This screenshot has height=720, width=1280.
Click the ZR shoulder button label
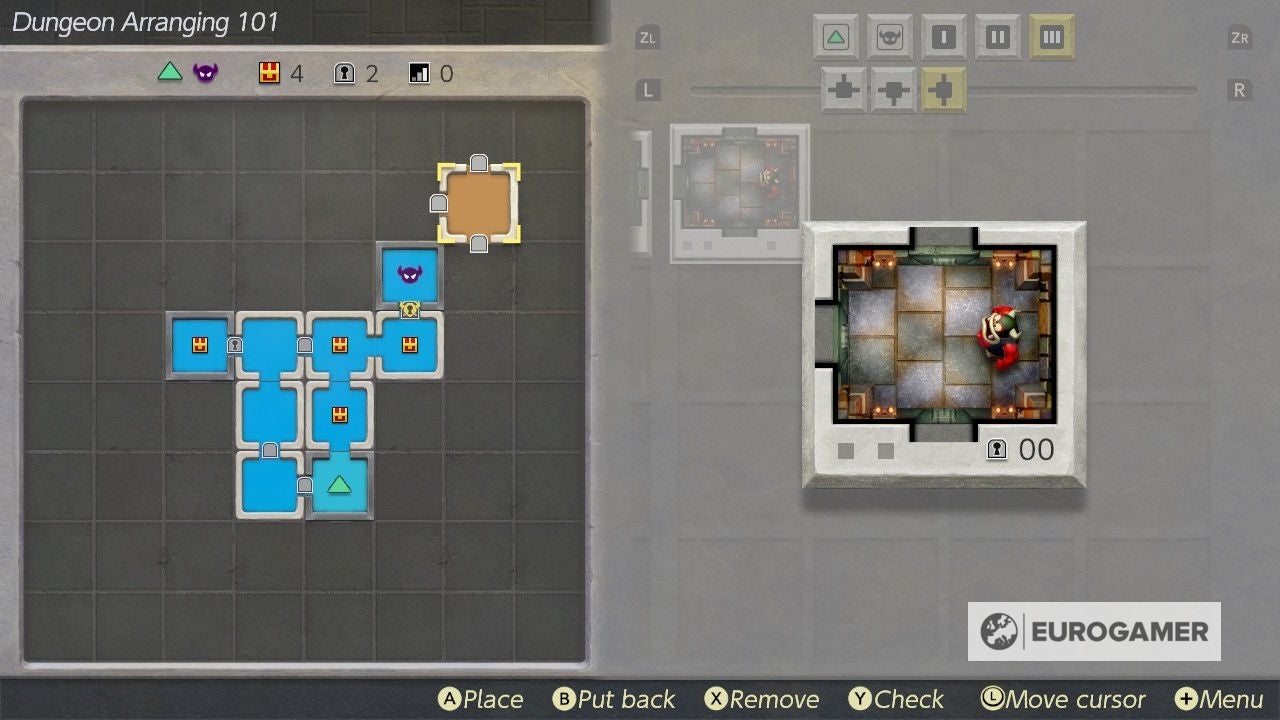pos(1240,36)
